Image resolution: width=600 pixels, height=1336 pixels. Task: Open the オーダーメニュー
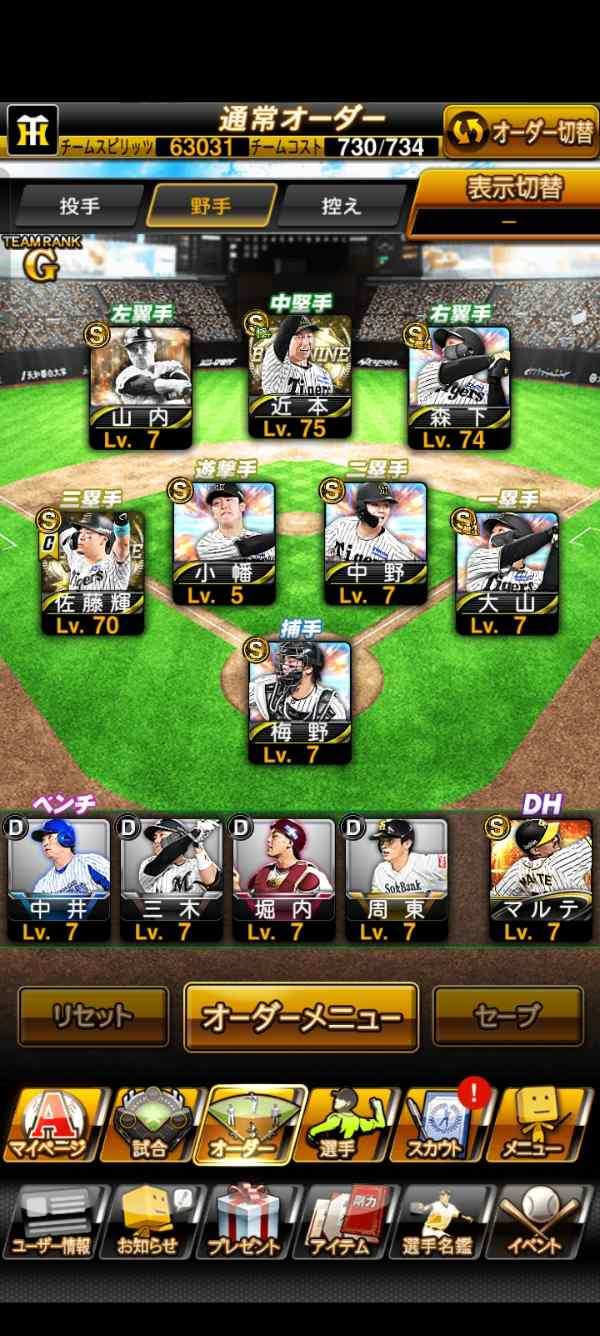[301, 1017]
